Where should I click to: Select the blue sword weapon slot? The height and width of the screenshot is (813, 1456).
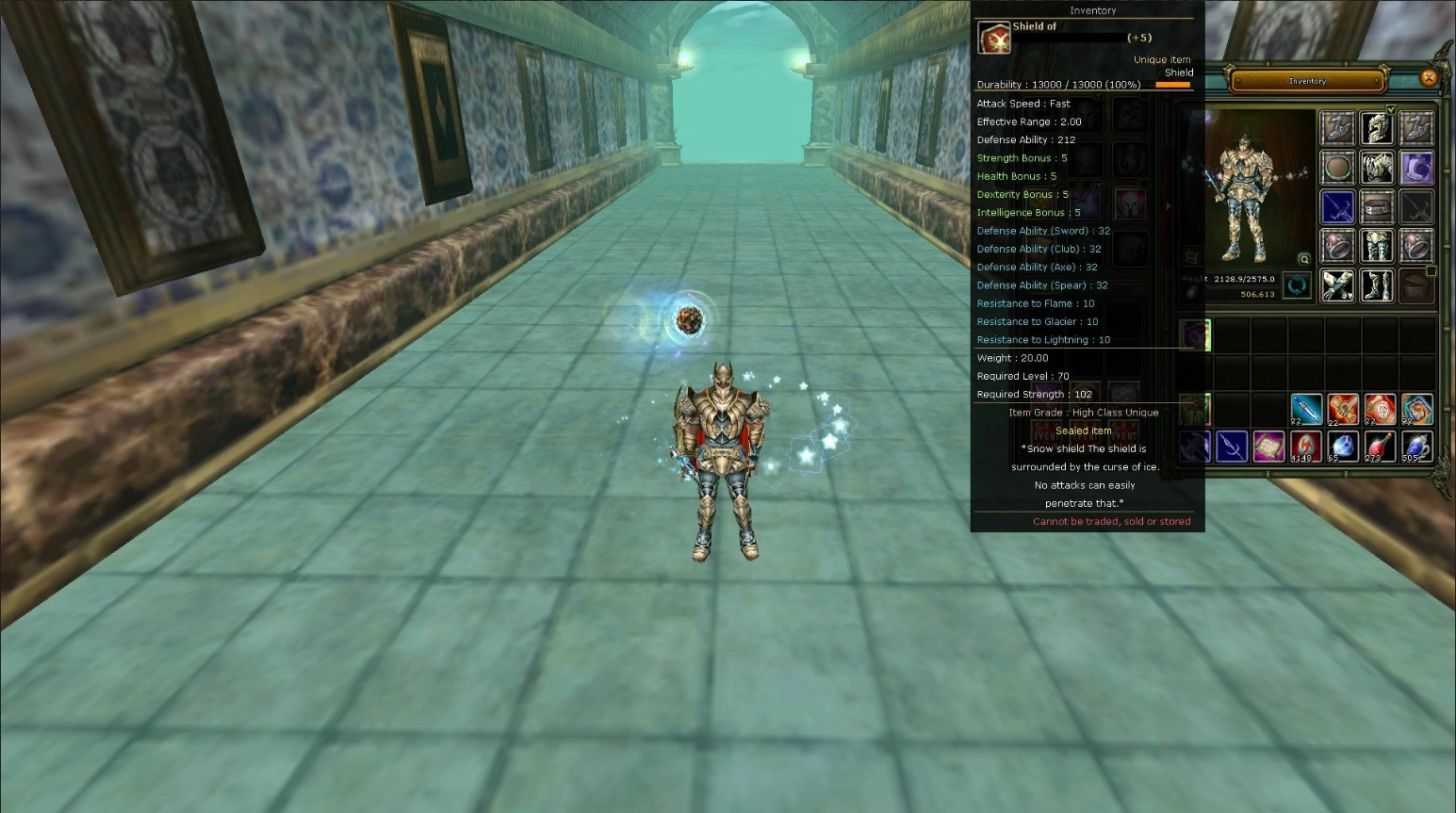pyautogui.click(x=1337, y=207)
